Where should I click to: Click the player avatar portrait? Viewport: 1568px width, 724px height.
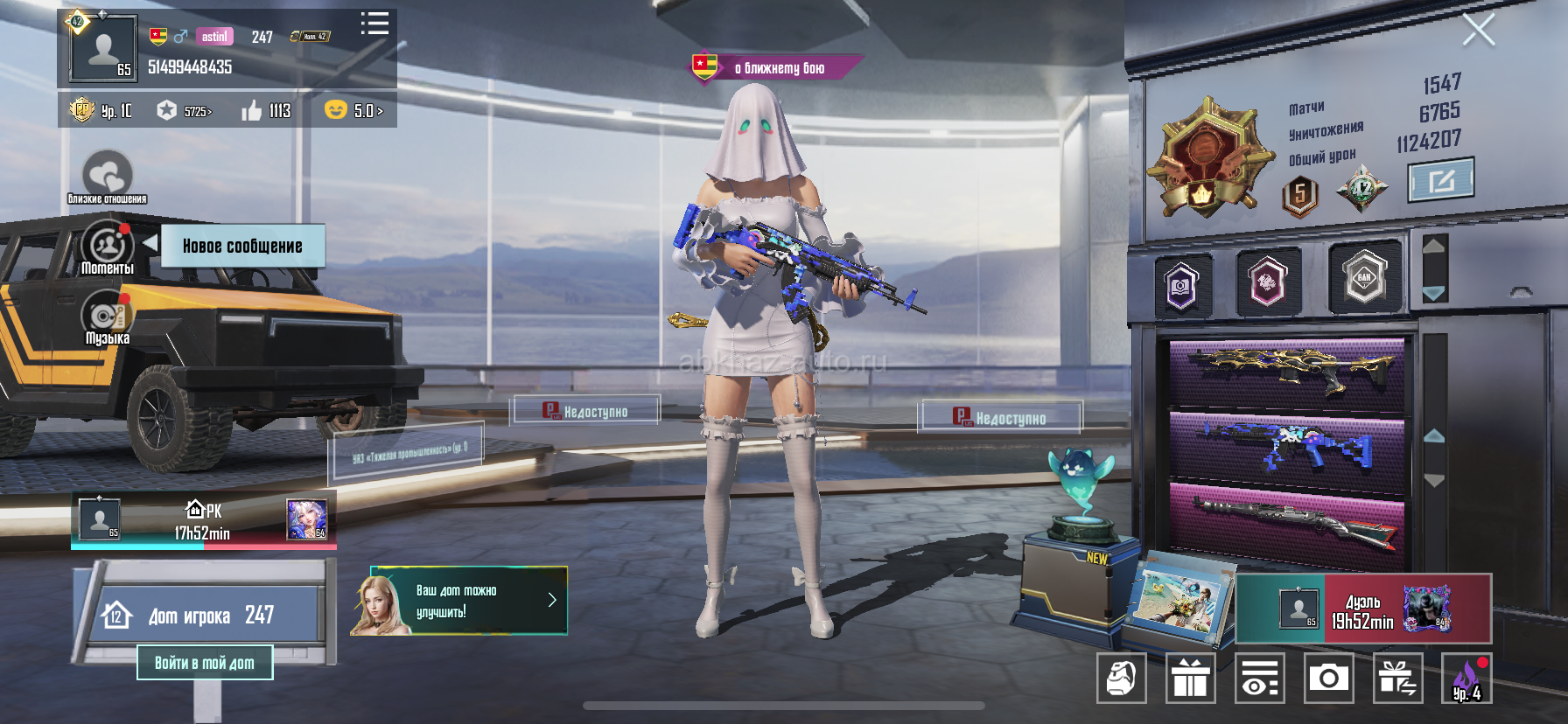103,50
